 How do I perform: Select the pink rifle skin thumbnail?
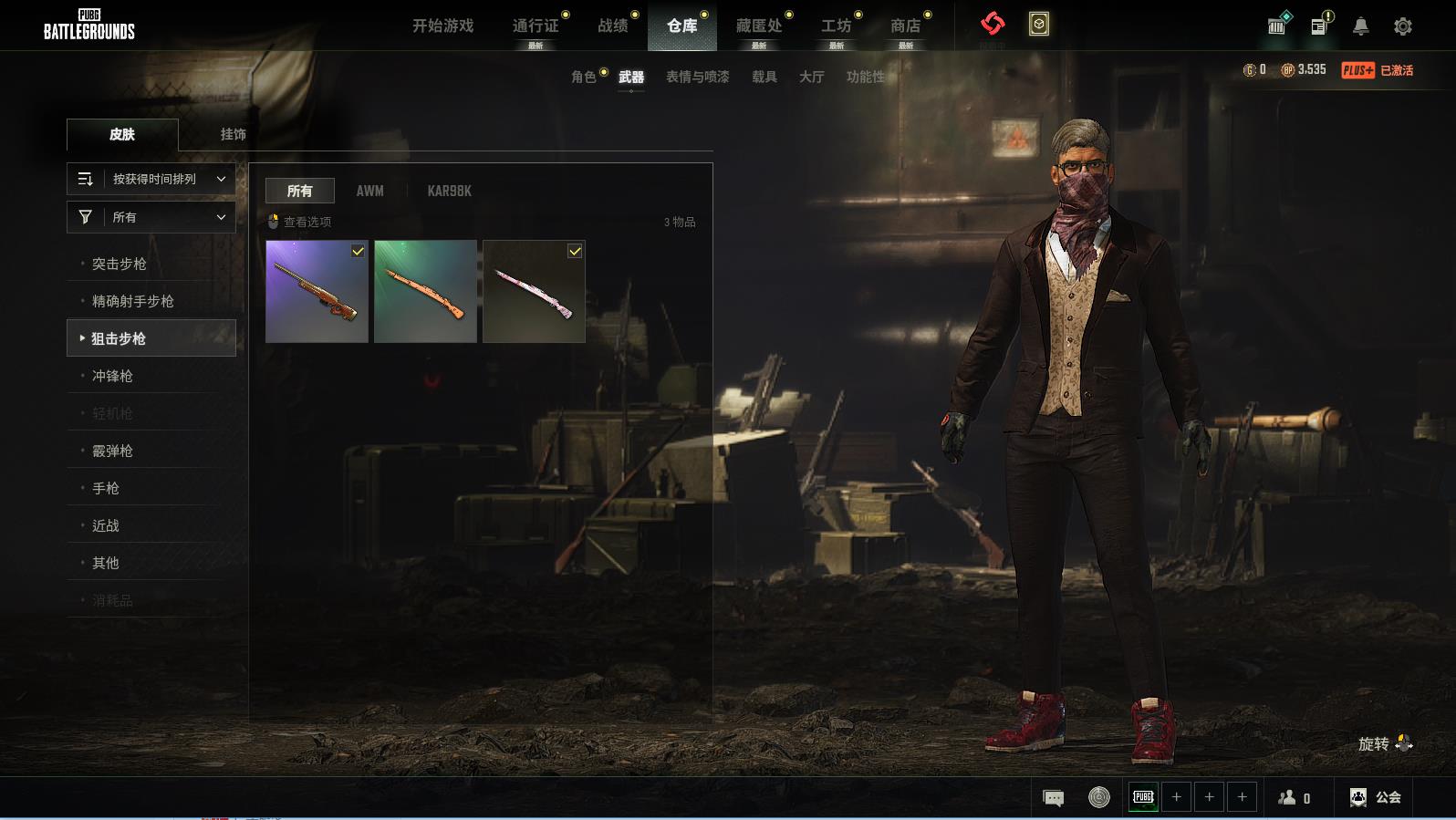click(x=534, y=292)
